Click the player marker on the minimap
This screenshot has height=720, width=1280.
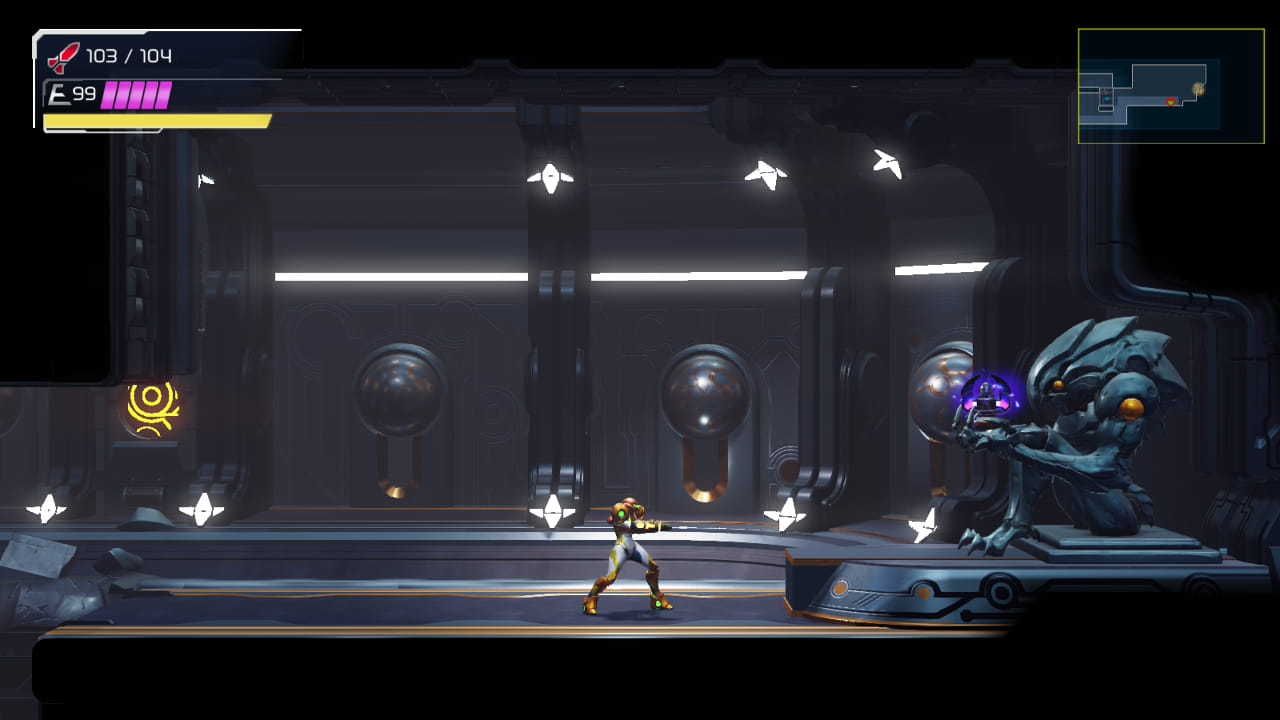[1171, 102]
